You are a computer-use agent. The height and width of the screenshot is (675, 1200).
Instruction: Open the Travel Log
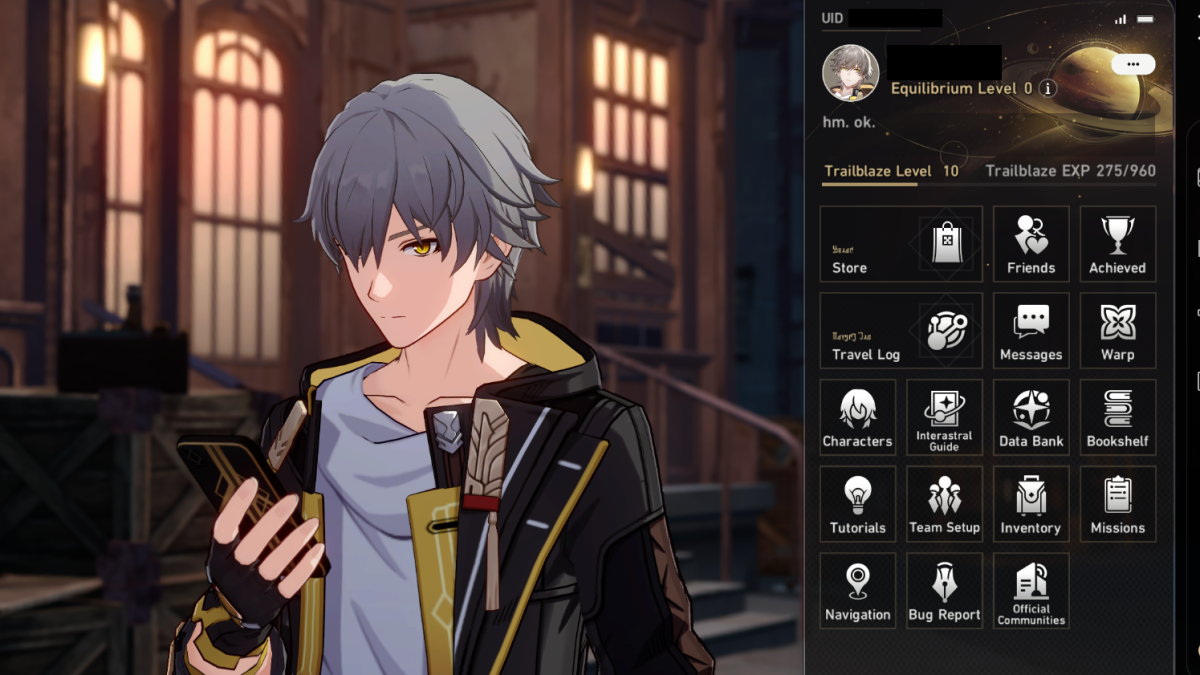(x=901, y=331)
